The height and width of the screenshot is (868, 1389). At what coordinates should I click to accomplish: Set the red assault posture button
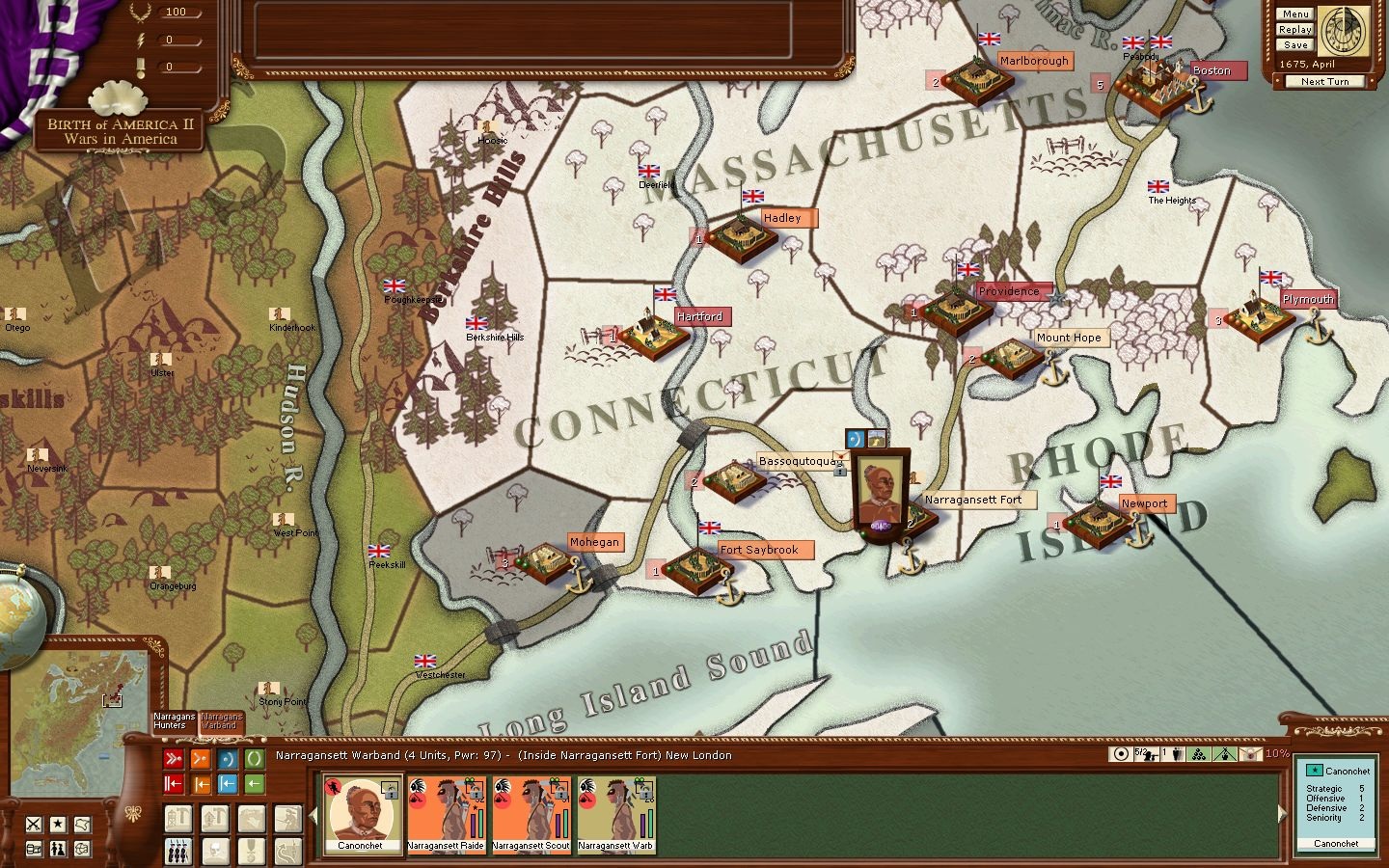pos(174,759)
